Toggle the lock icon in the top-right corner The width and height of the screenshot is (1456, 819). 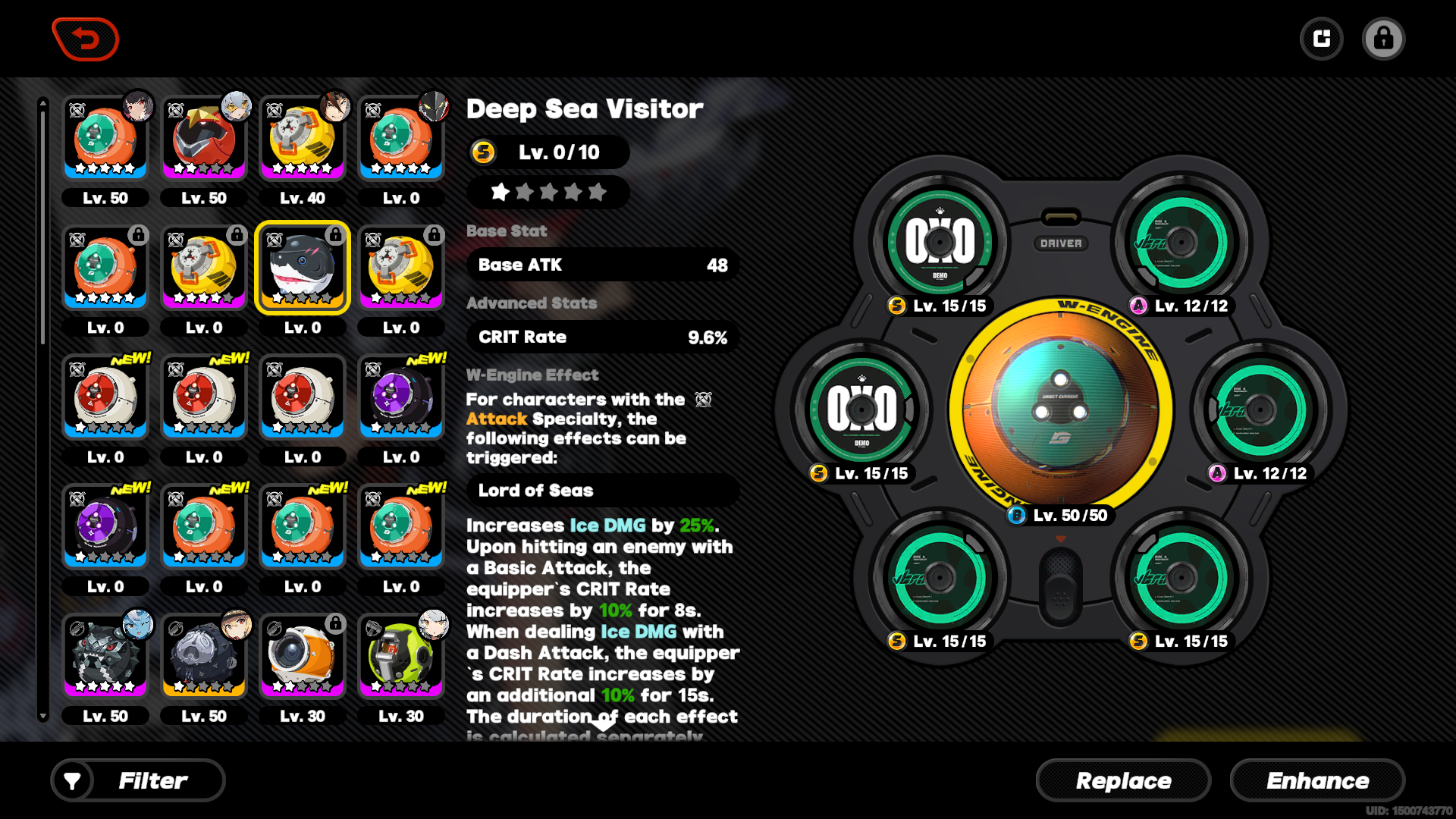point(1384,38)
